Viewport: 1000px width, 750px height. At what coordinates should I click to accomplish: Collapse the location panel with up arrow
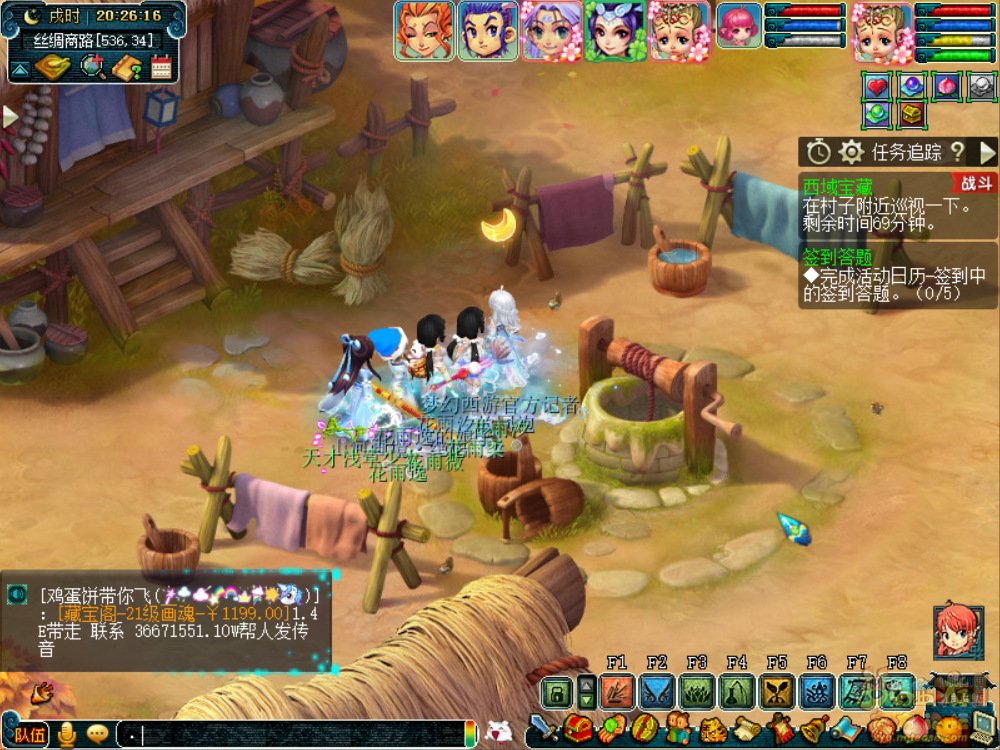pos(20,69)
